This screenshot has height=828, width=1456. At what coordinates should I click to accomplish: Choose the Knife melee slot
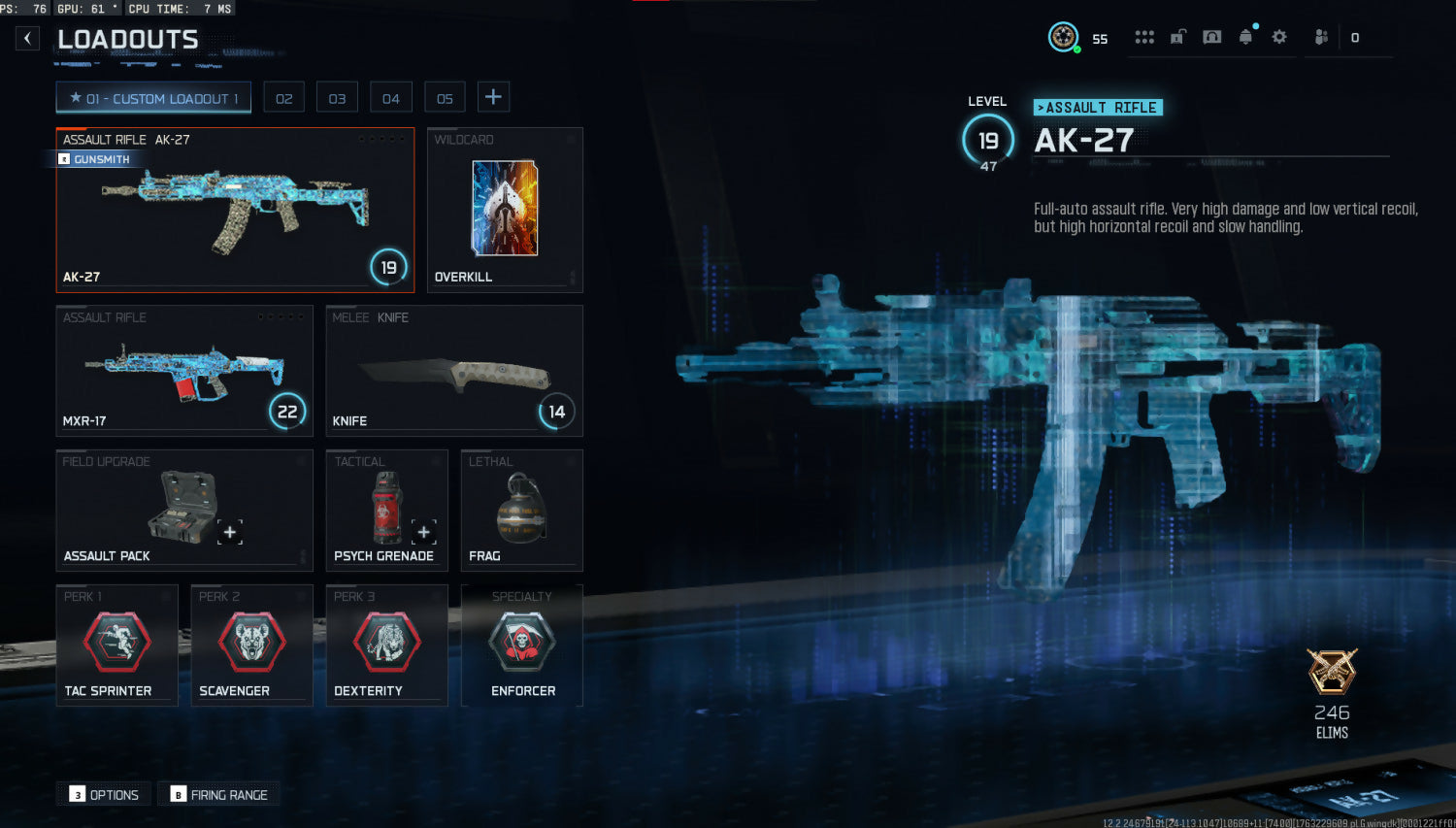(454, 371)
